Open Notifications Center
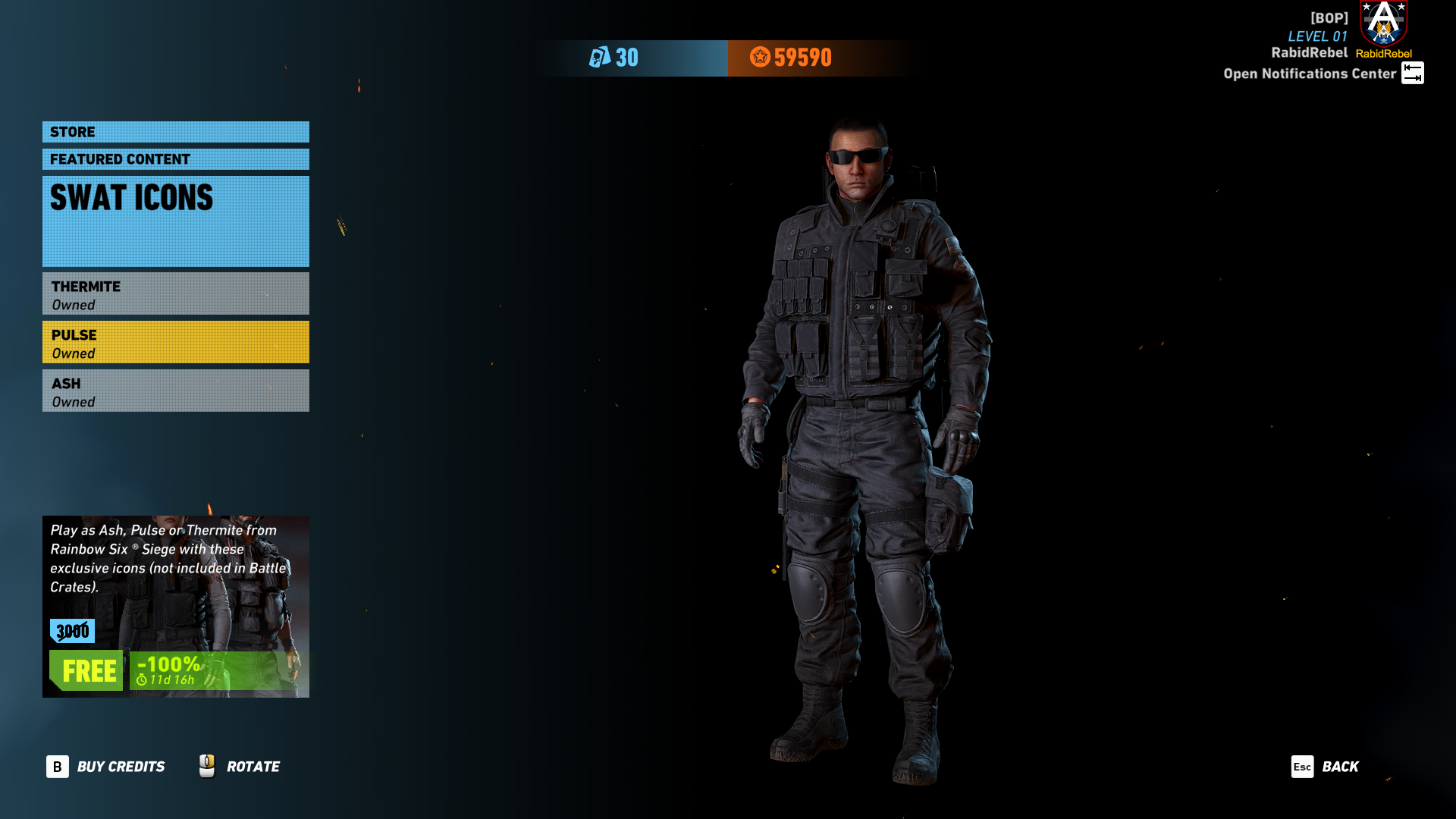1456x819 pixels. (1323, 74)
